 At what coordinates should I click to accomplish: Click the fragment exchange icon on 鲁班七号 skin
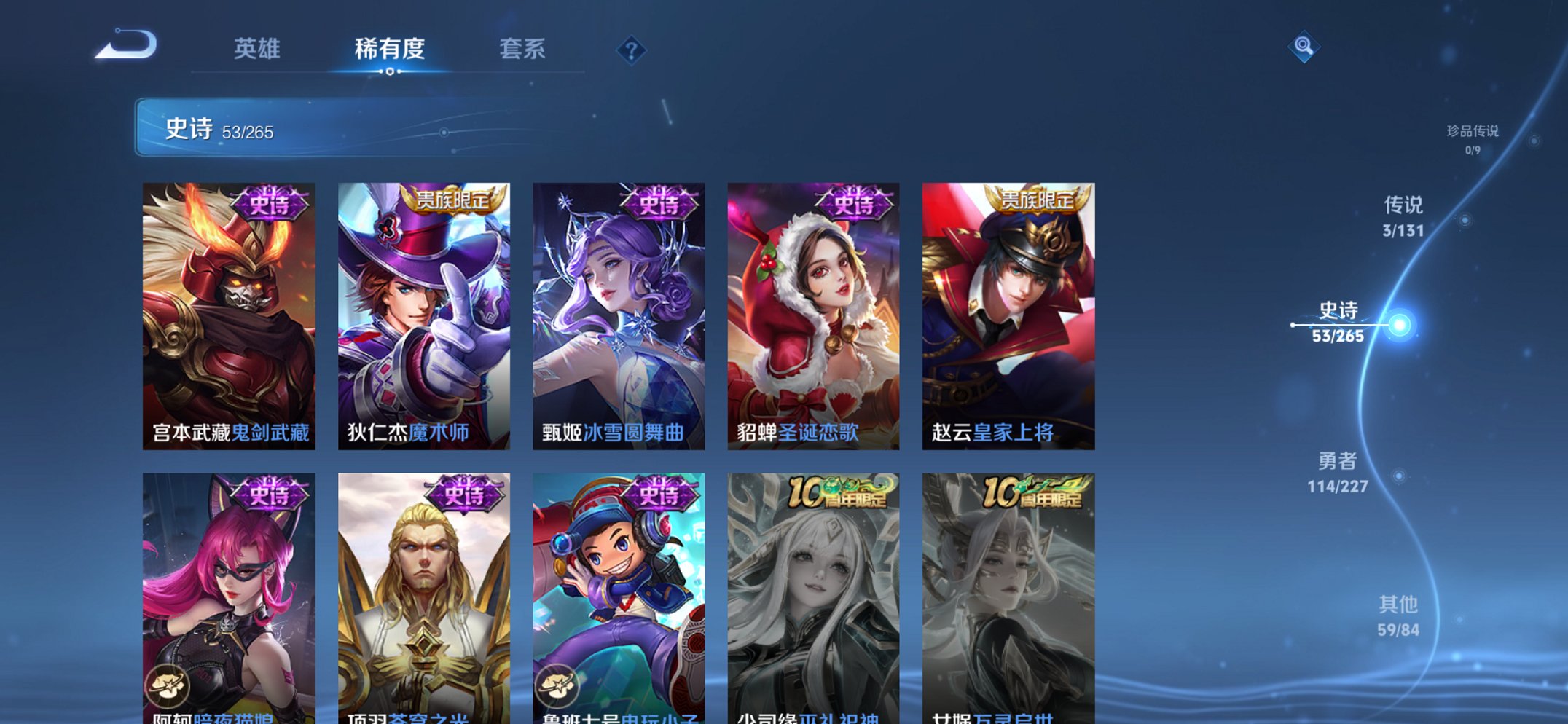[558, 685]
